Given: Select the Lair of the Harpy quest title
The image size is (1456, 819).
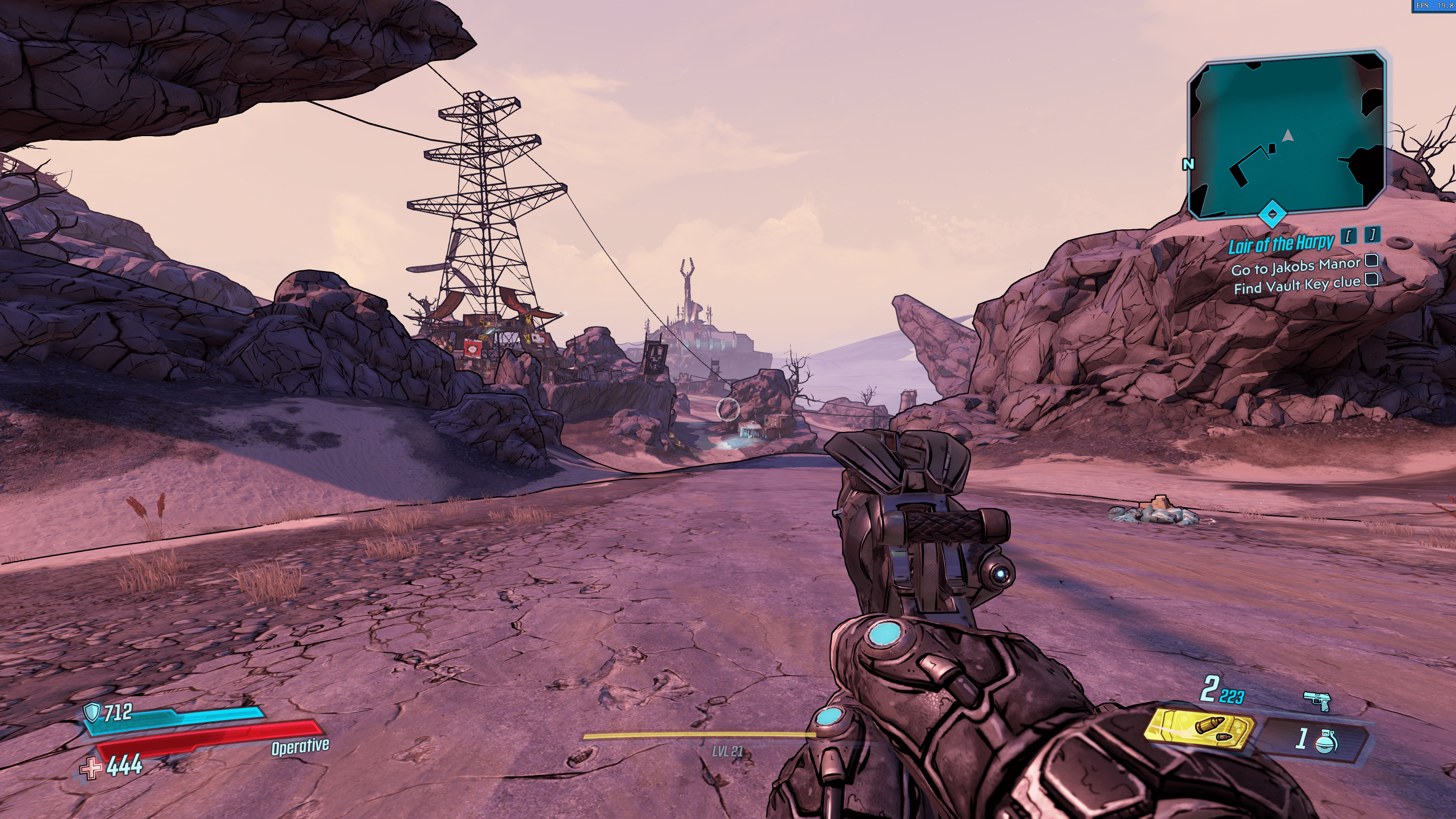Looking at the screenshot, I should 1281,244.
